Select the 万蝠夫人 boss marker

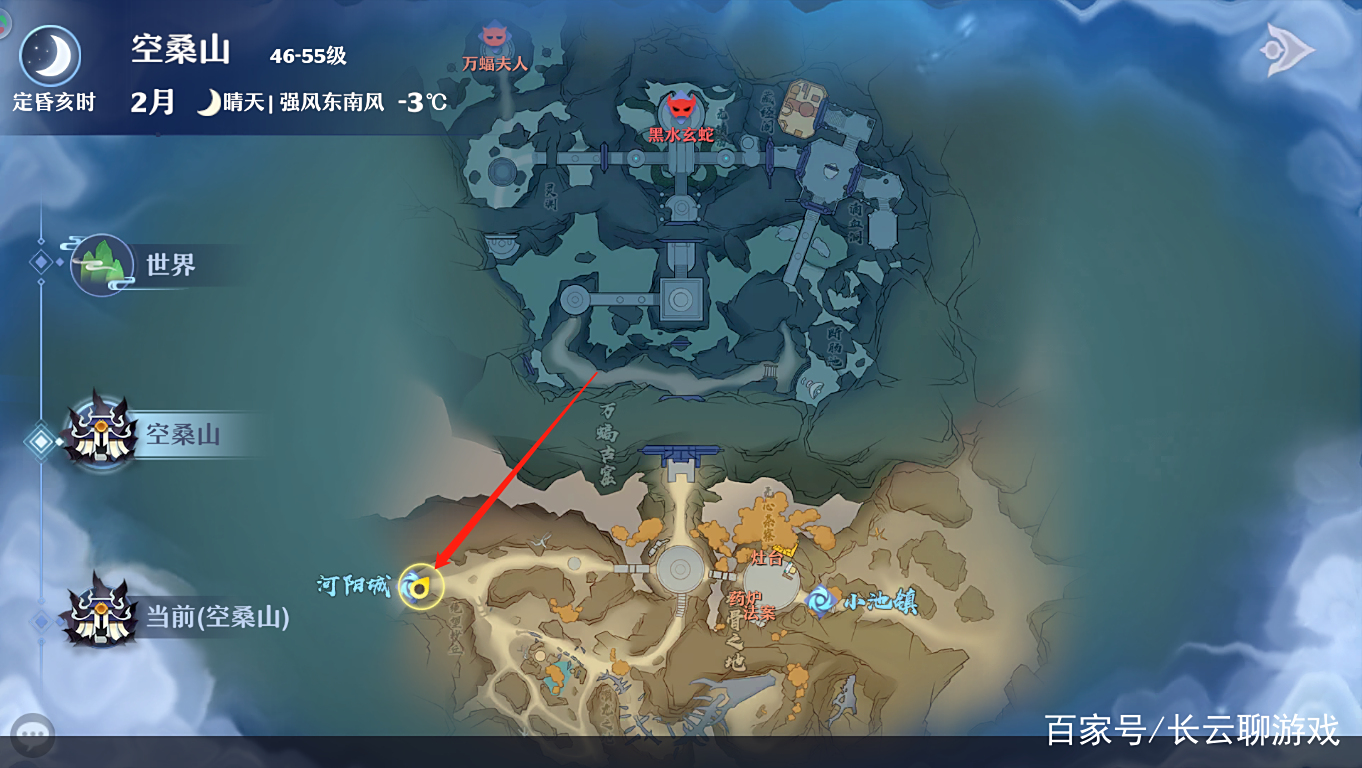494,38
